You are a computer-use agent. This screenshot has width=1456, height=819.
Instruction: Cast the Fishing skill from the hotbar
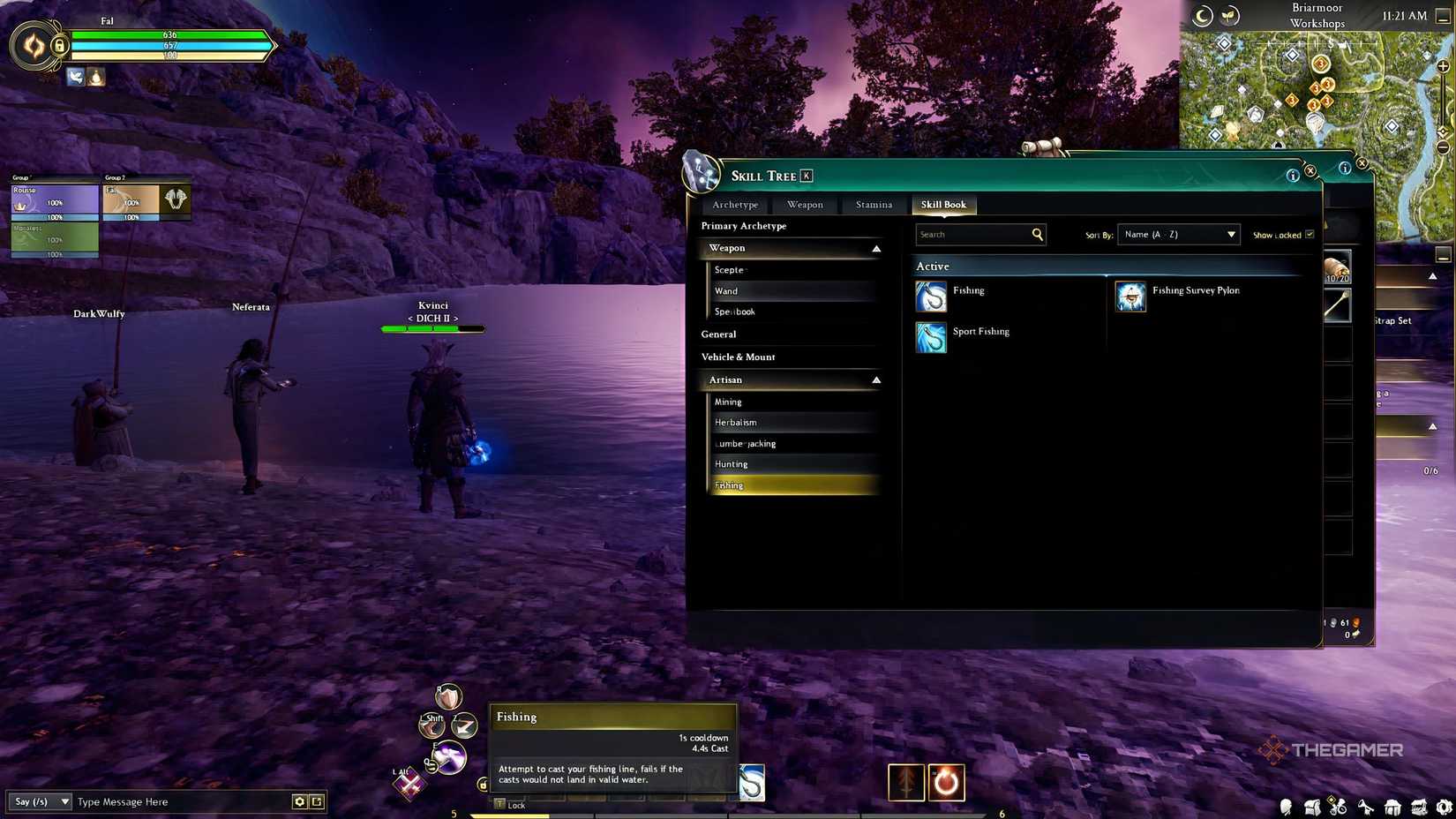click(750, 782)
